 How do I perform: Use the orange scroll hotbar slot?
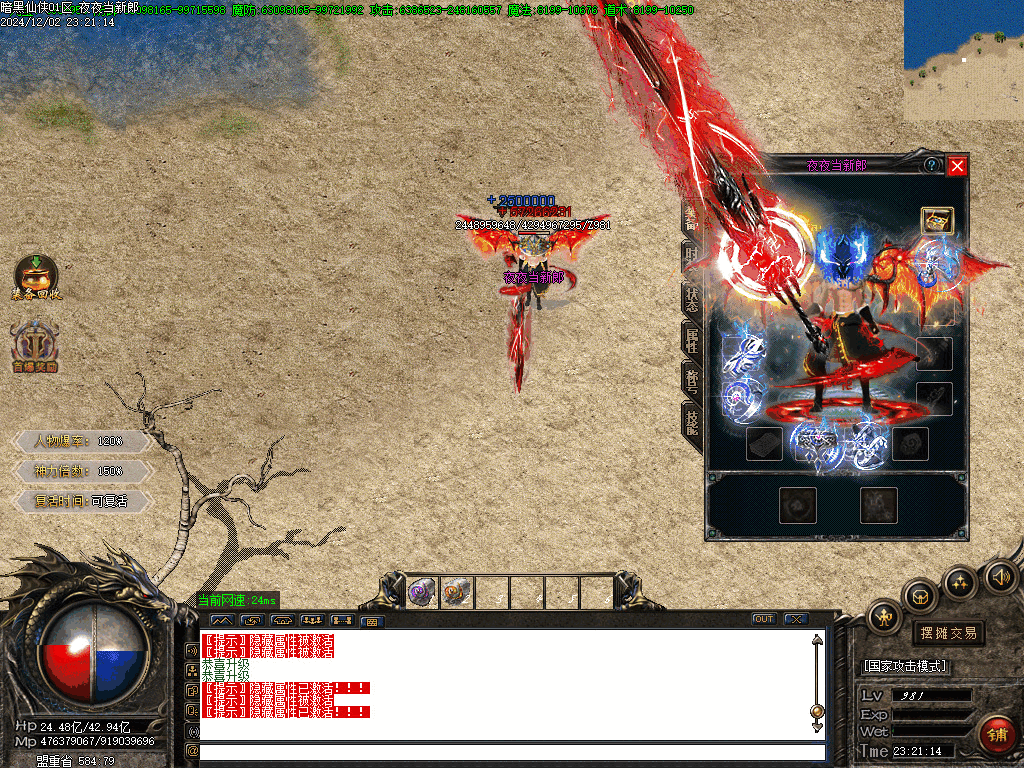[x=457, y=593]
